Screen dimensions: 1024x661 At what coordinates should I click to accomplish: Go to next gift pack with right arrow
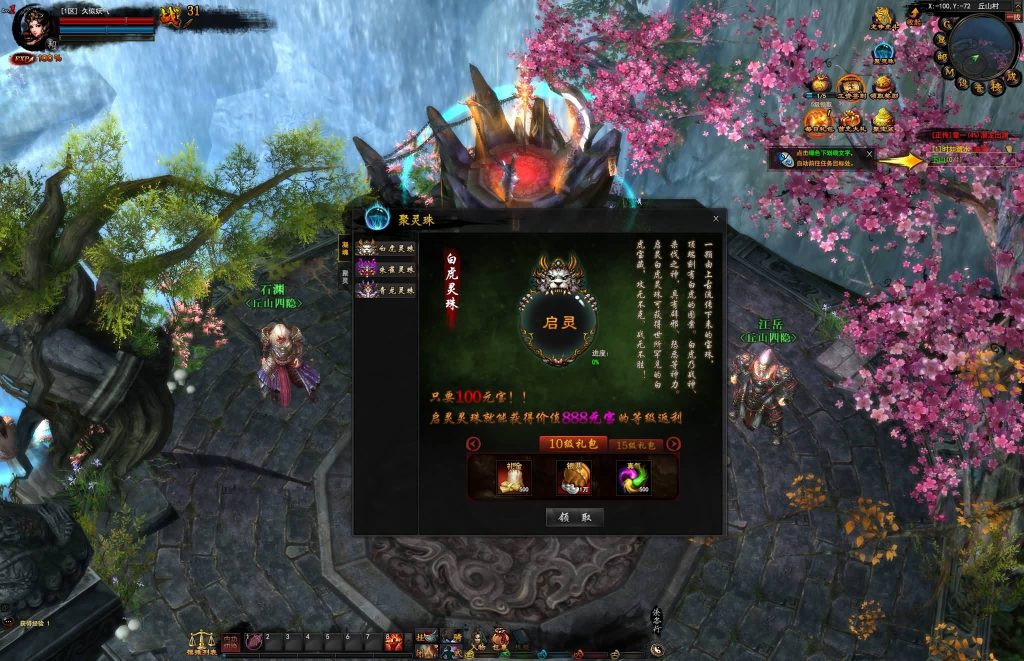[x=674, y=444]
